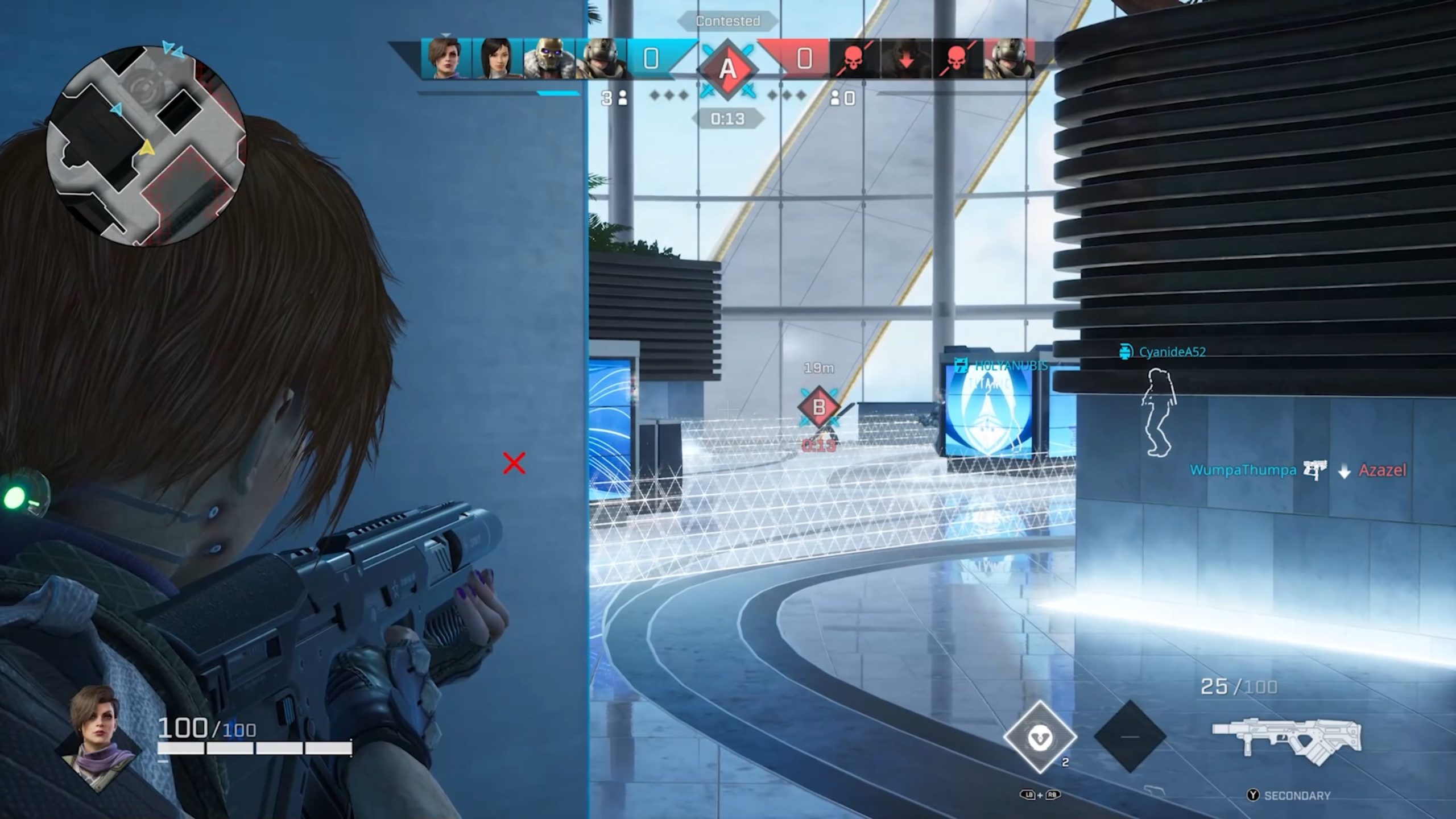Click the CyanideA52 teammate name tag
Screen dimensions: 1456x819
1172,352
